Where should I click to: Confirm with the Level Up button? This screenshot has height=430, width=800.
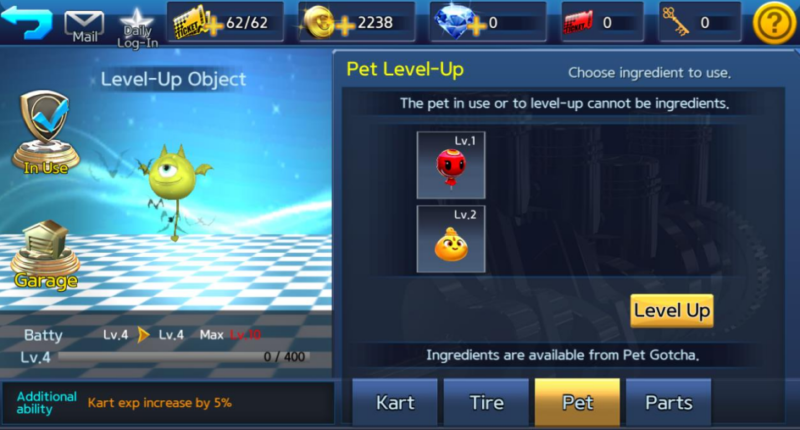[672, 310]
